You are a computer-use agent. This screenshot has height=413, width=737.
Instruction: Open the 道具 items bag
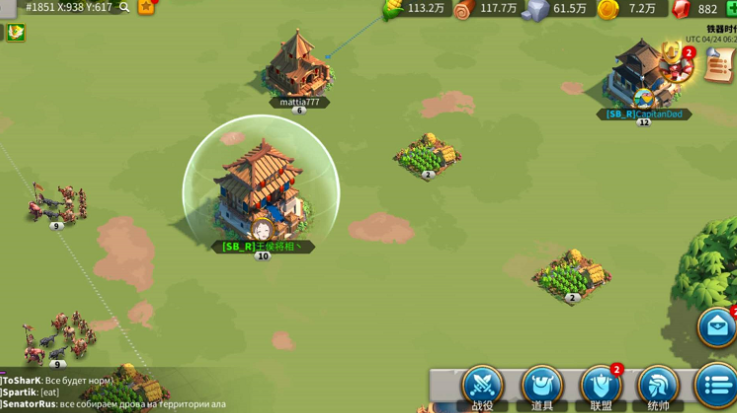[x=541, y=386]
